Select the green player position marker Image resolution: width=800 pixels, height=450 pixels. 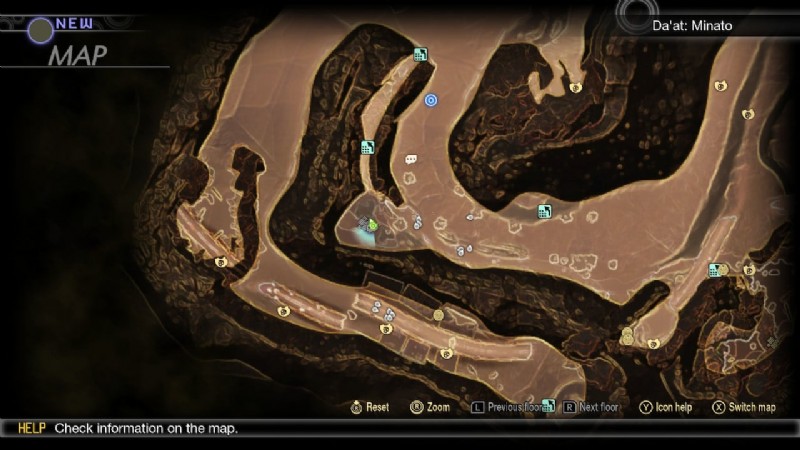371,225
